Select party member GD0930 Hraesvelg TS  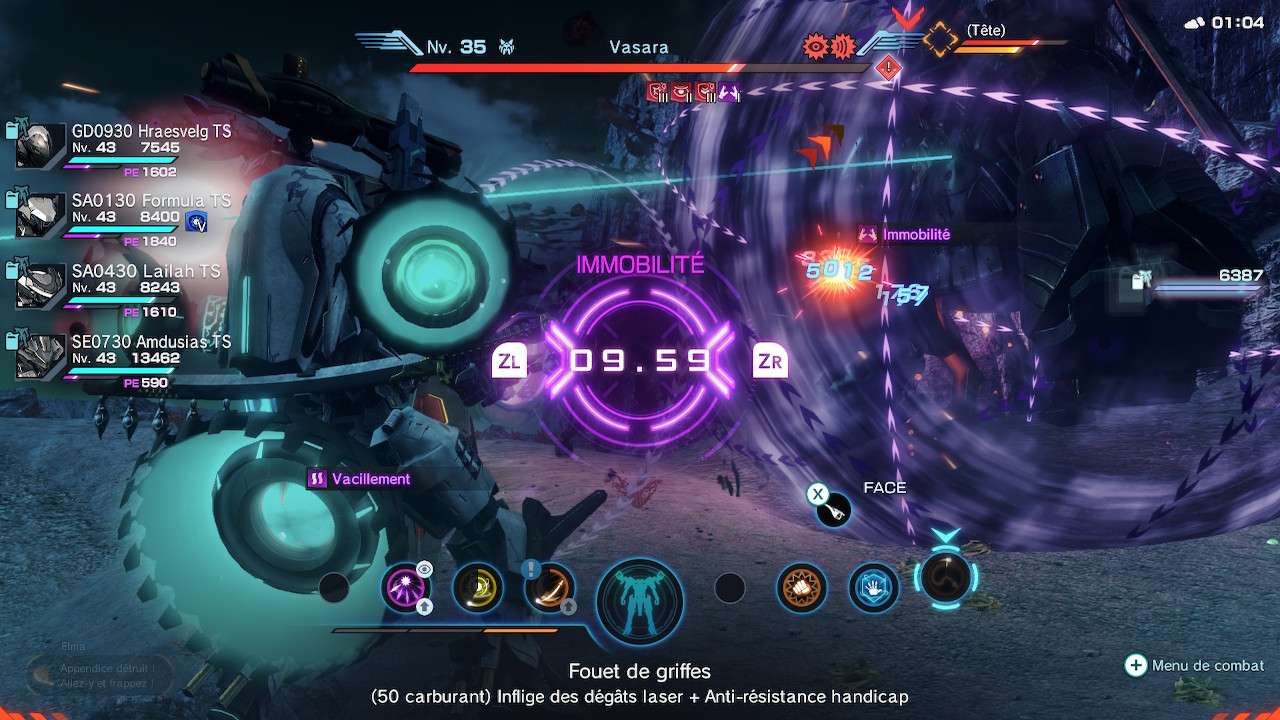click(41, 146)
